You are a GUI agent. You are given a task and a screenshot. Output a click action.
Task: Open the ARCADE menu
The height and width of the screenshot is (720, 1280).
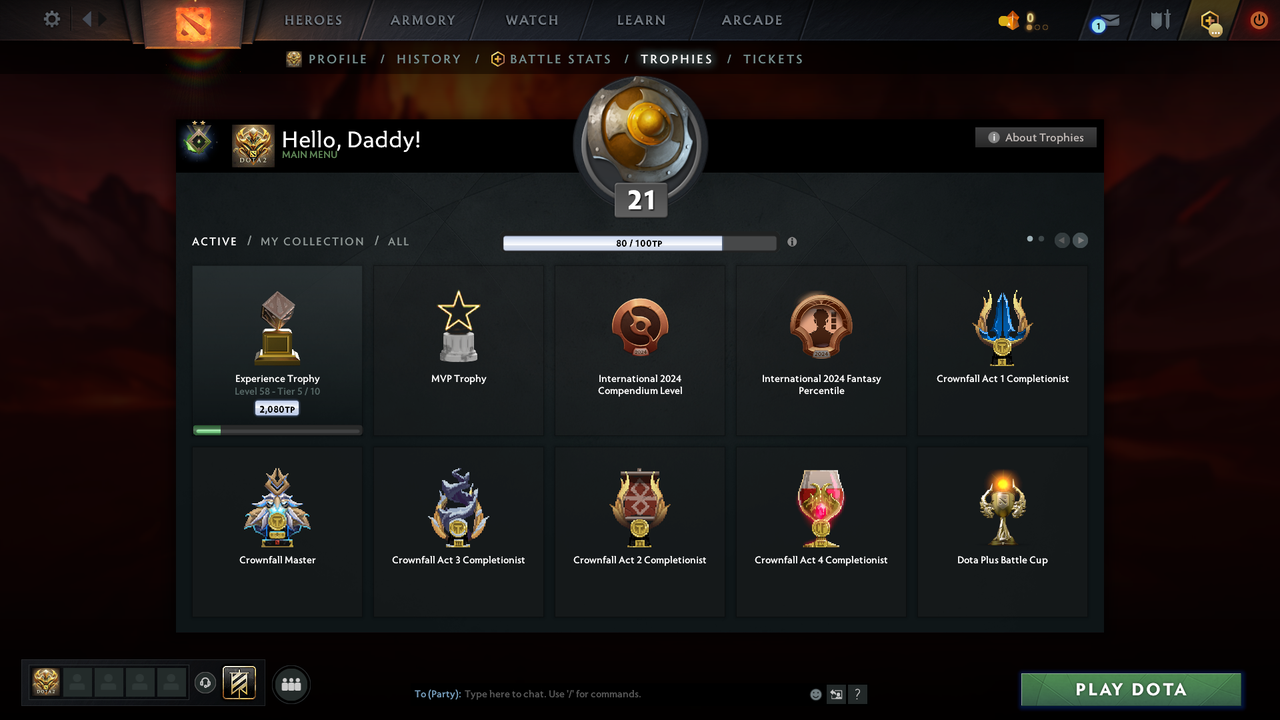[x=751, y=20]
